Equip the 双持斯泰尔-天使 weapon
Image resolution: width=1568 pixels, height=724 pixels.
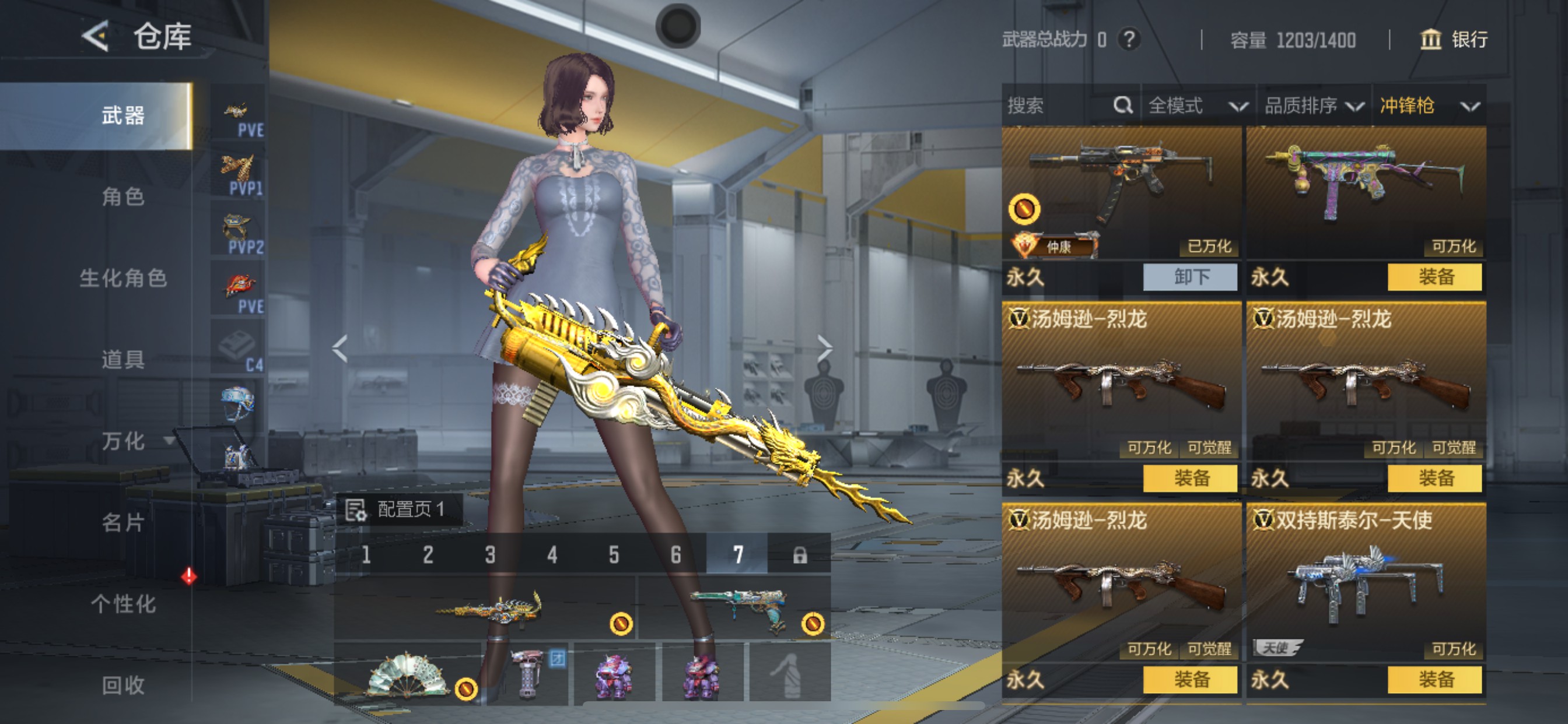(x=1434, y=680)
